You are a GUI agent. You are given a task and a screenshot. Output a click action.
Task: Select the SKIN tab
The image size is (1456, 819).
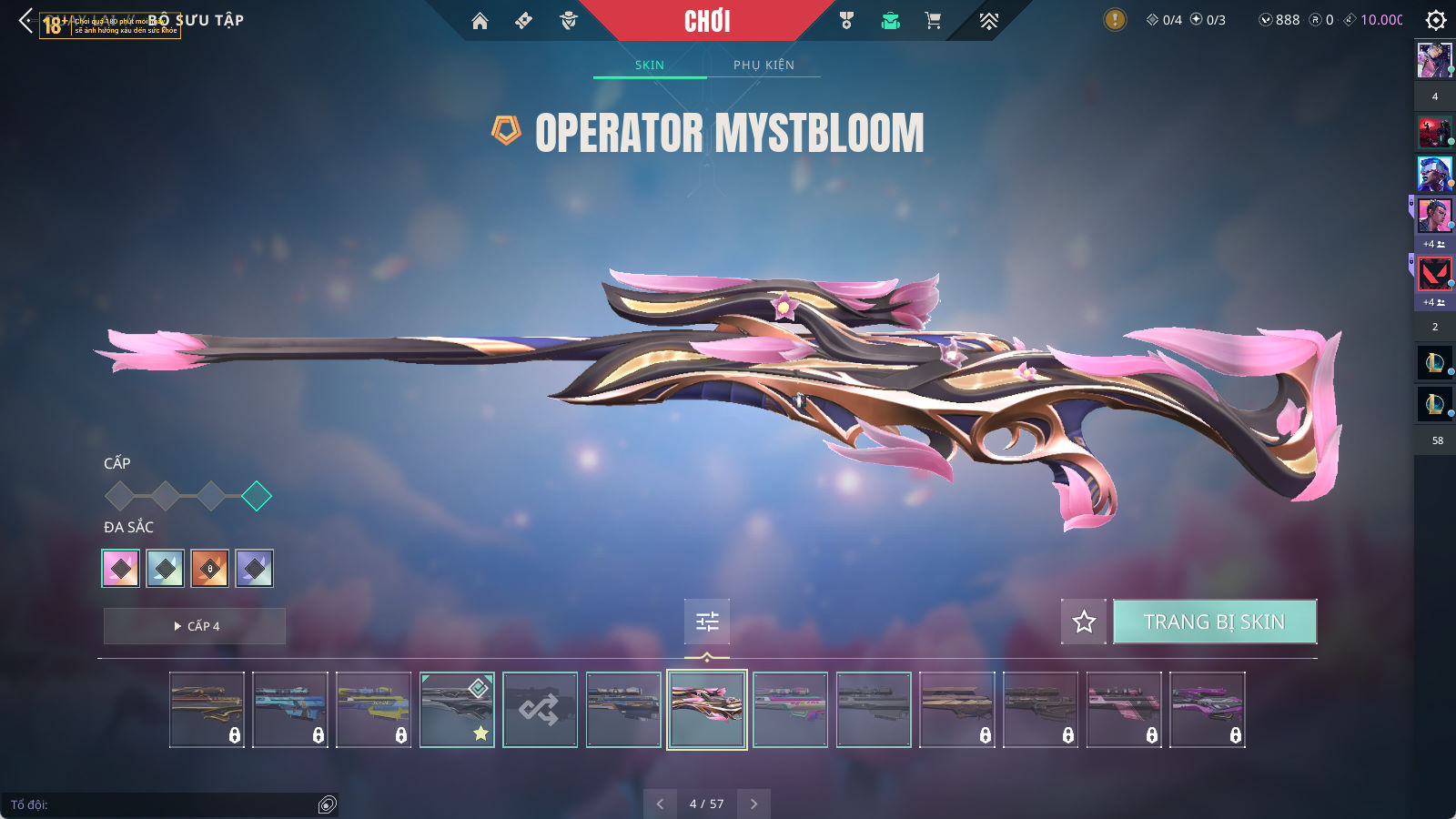[x=649, y=65]
